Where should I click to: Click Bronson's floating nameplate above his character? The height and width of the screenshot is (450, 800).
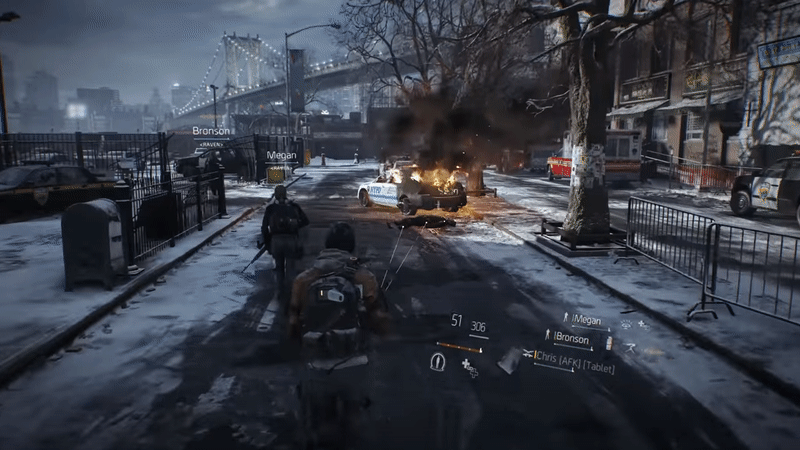pyautogui.click(x=211, y=131)
